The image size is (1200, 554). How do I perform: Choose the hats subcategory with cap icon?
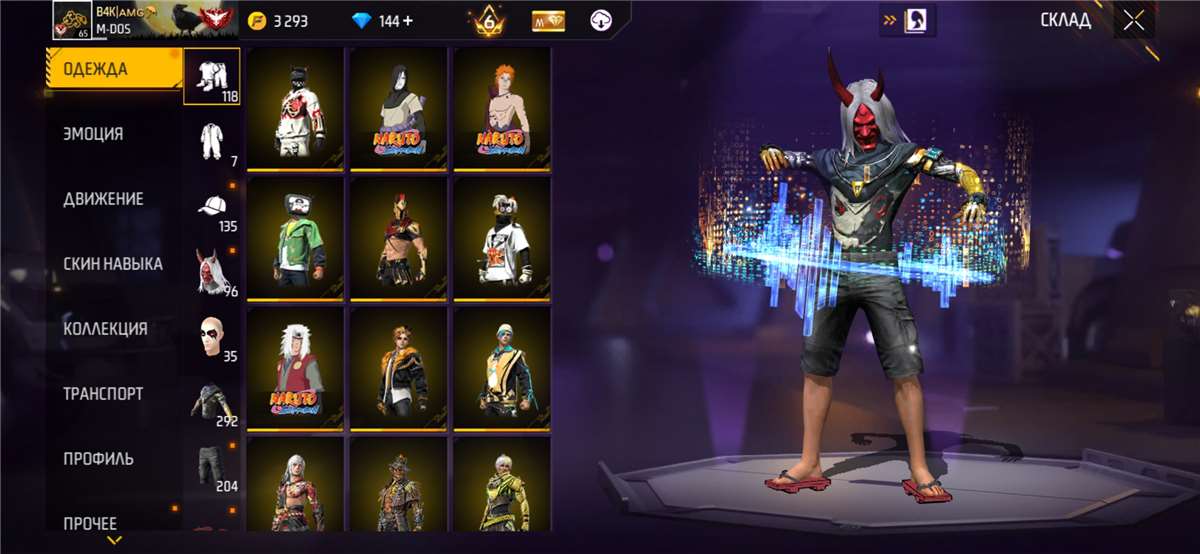pos(212,208)
